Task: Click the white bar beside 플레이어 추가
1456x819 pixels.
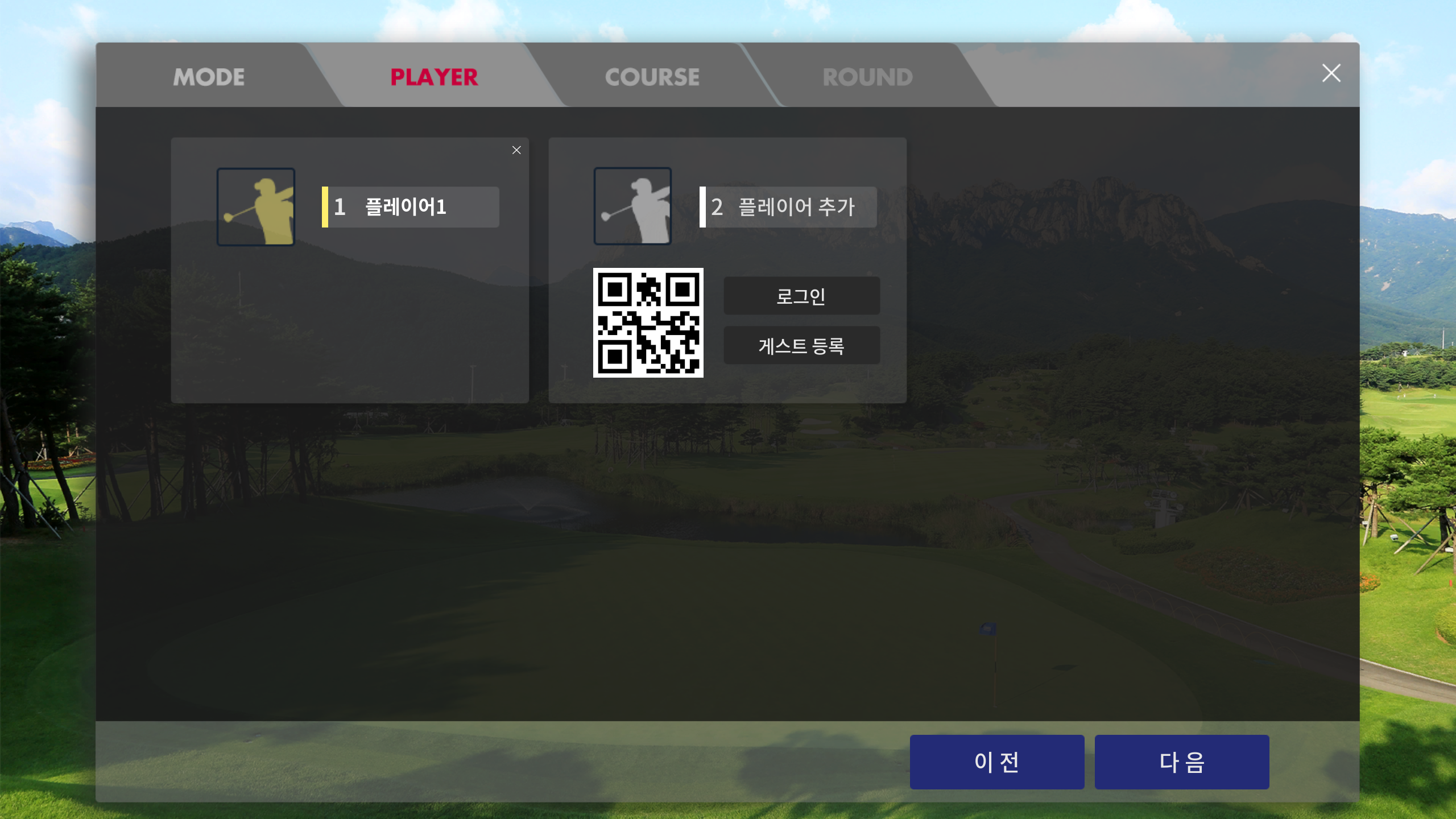Action: coord(703,206)
